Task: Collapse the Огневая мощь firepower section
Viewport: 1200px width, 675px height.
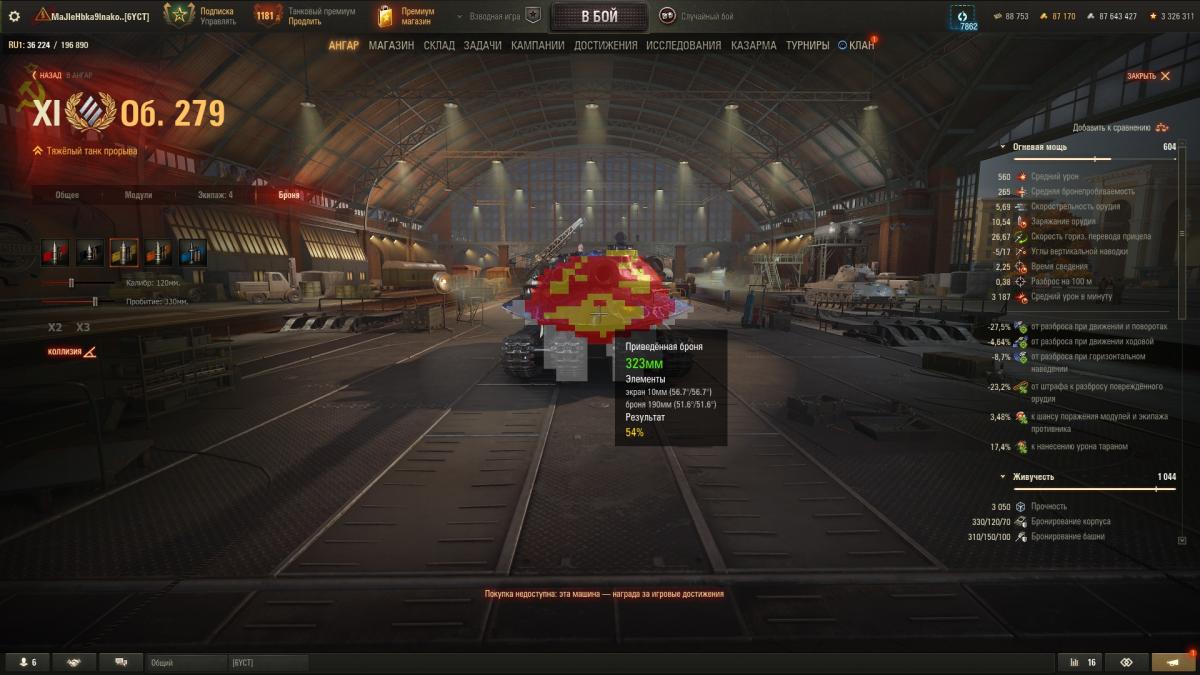Action: pos(1004,147)
